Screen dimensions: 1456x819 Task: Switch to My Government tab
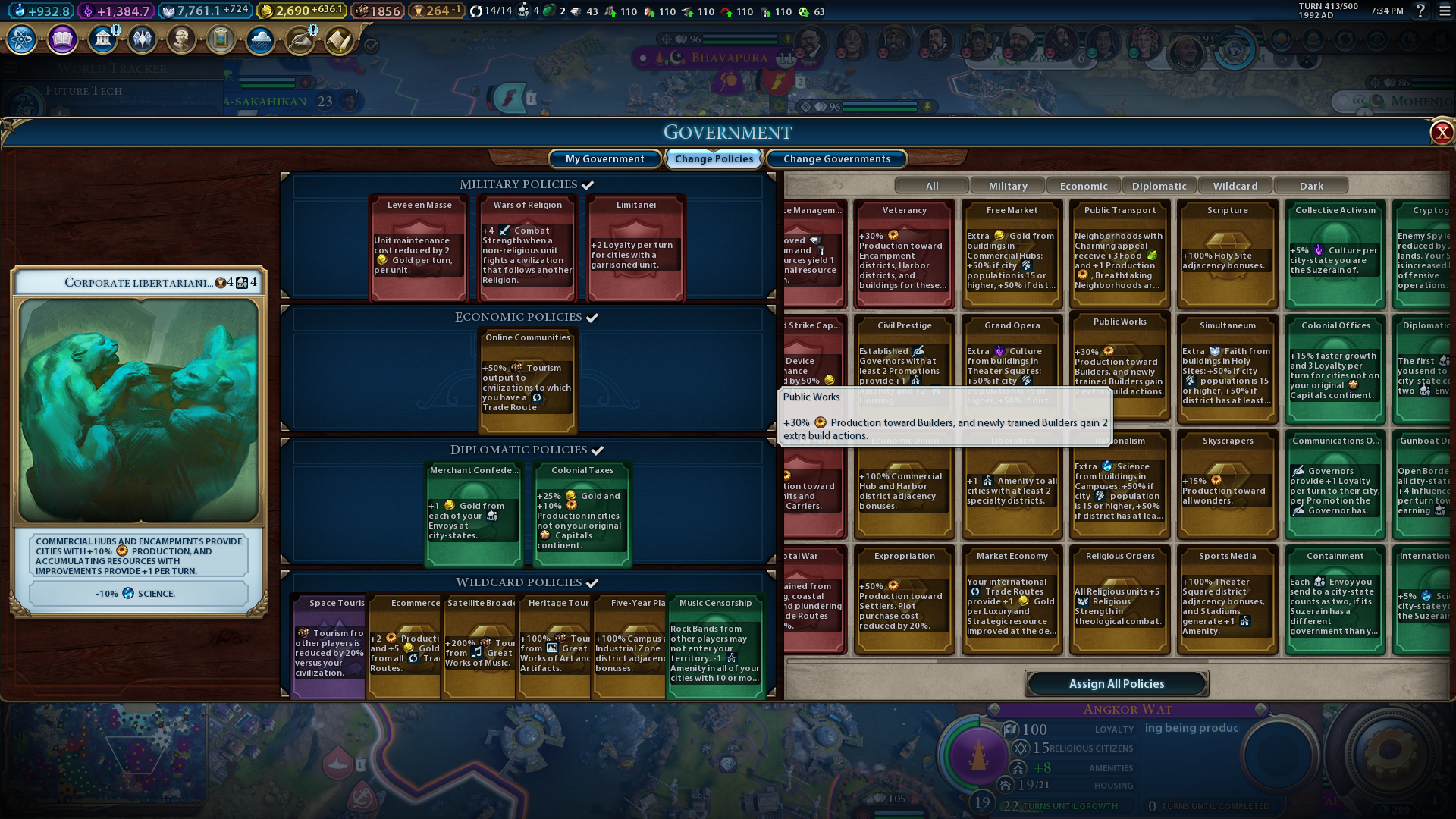coord(604,158)
